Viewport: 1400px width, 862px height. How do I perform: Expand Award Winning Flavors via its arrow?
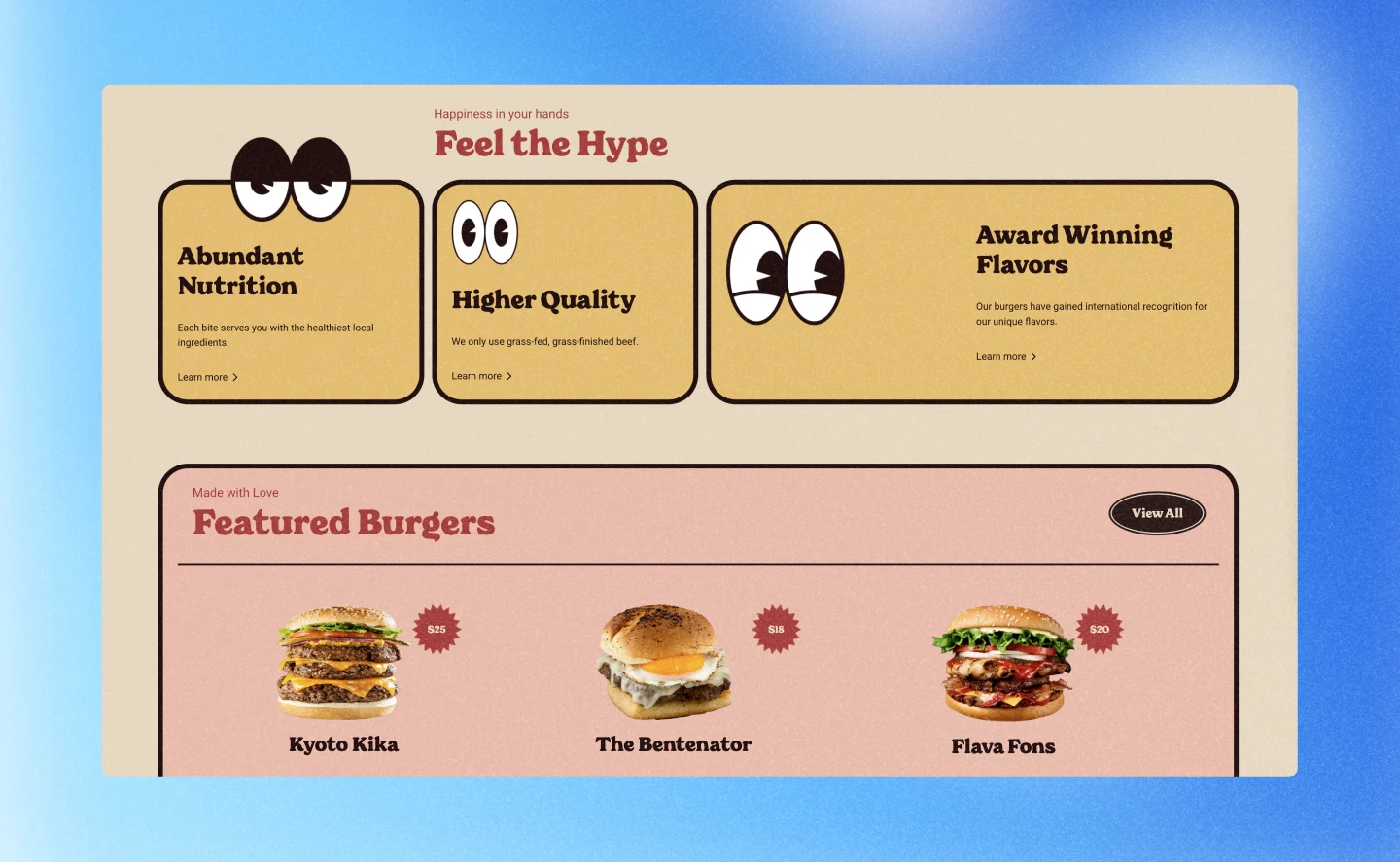[1035, 356]
